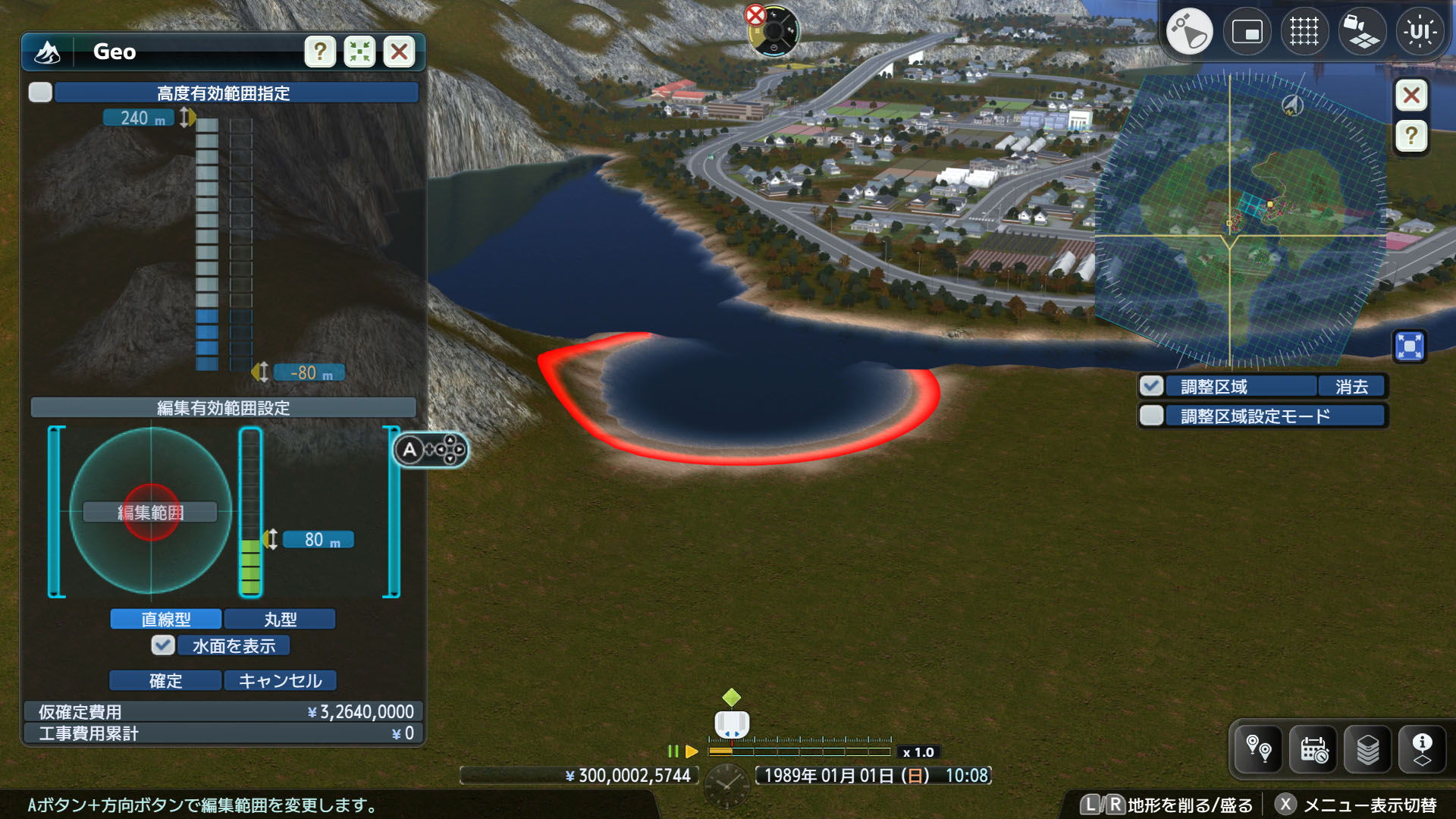Close the minimap overlay
This screenshot has width=1456, height=819.
pos(1411,96)
